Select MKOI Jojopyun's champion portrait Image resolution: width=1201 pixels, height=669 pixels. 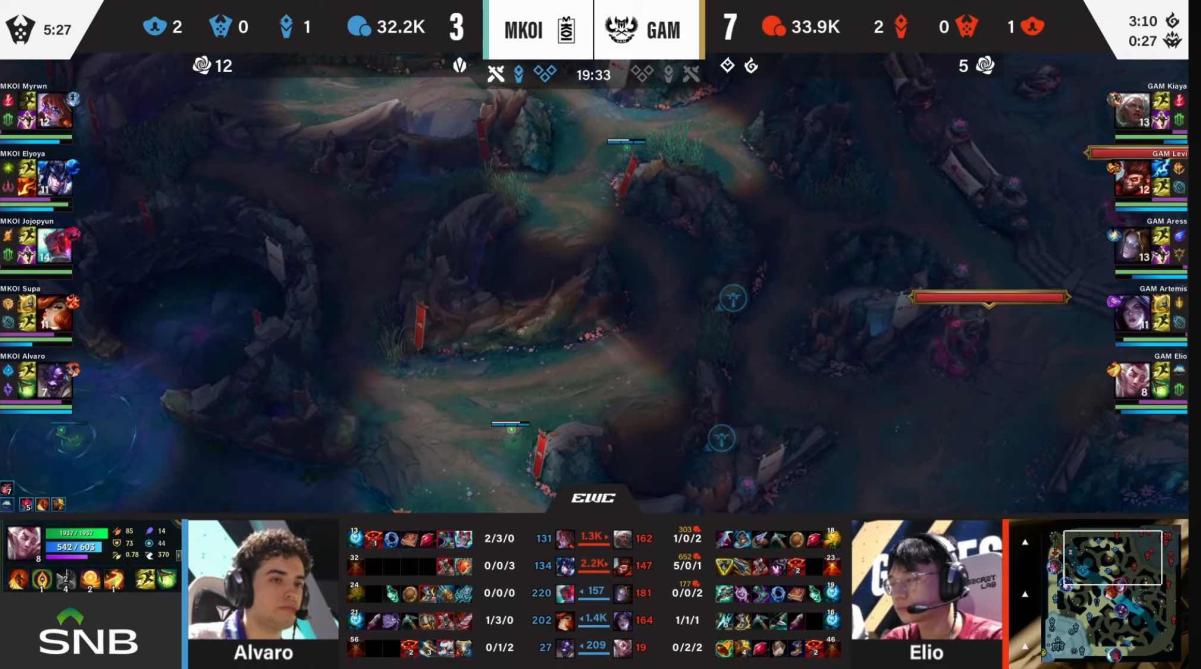[x=54, y=244]
